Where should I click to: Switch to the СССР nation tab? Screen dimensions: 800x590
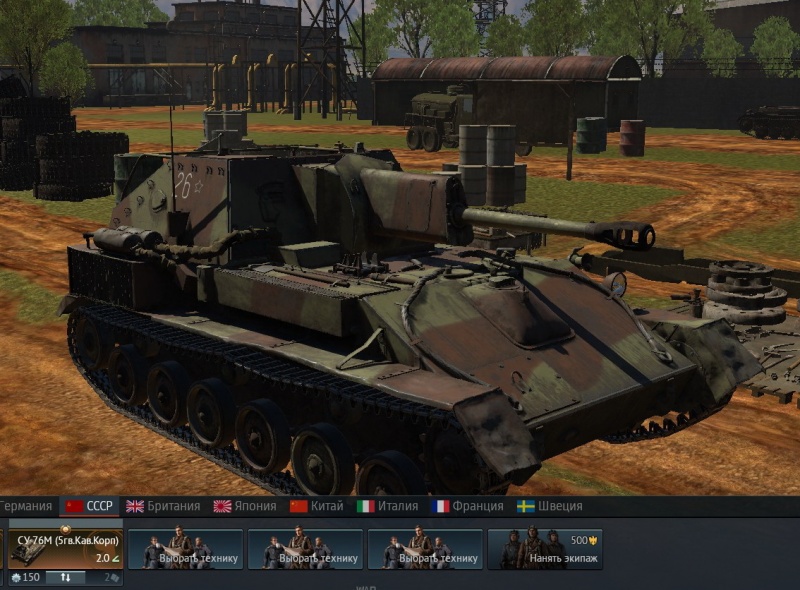(89, 506)
